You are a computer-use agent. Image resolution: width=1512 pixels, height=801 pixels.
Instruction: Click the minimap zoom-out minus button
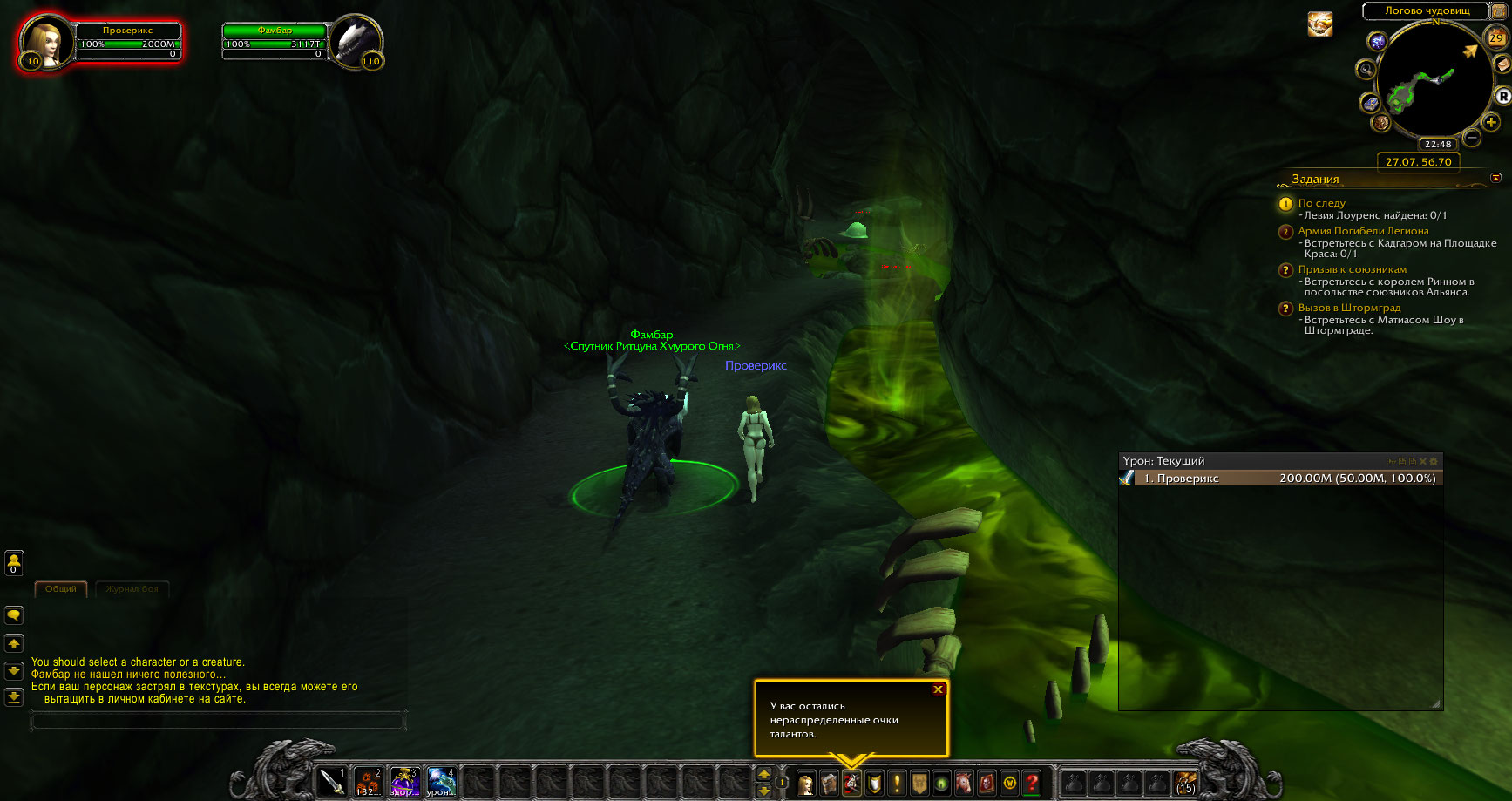[x=1472, y=138]
